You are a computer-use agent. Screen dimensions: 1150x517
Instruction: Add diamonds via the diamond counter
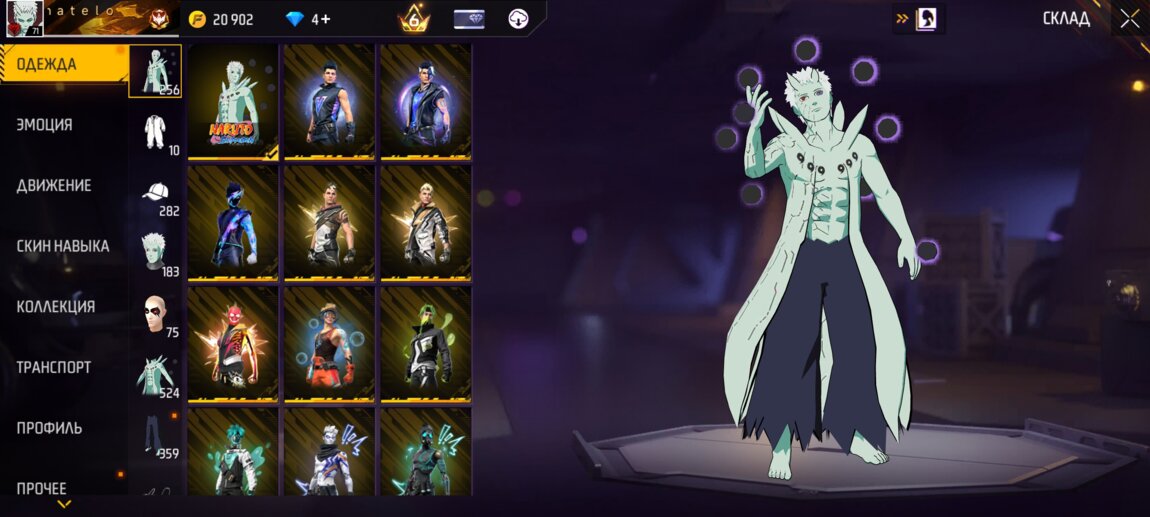pyautogui.click(x=308, y=20)
